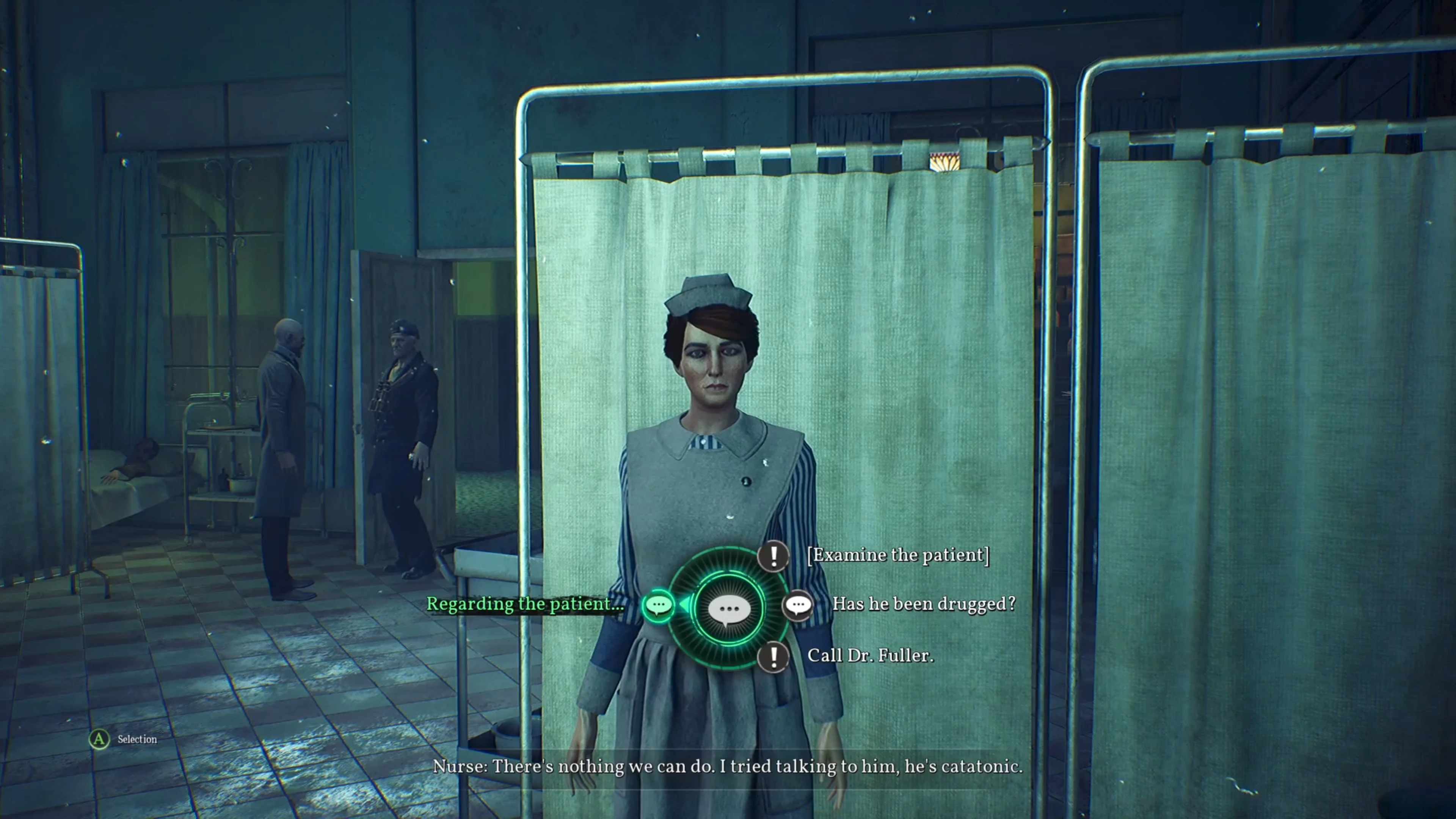This screenshot has width=1456, height=819.
Task: Click the speech bubble icon beside 'Regarding the patient...'
Action: pyautogui.click(x=659, y=606)
